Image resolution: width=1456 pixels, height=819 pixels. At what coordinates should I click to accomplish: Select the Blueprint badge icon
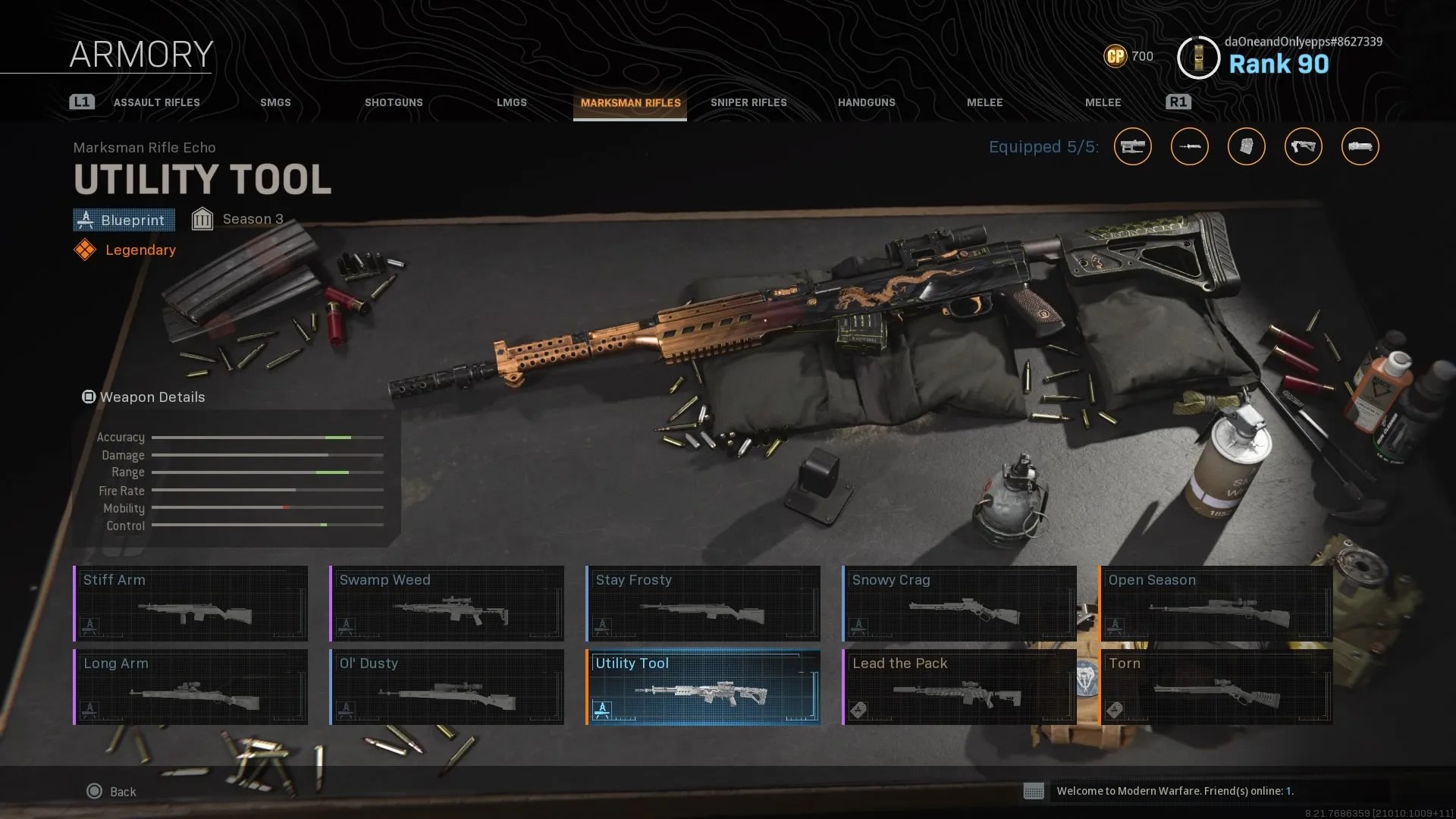point(86,220)
